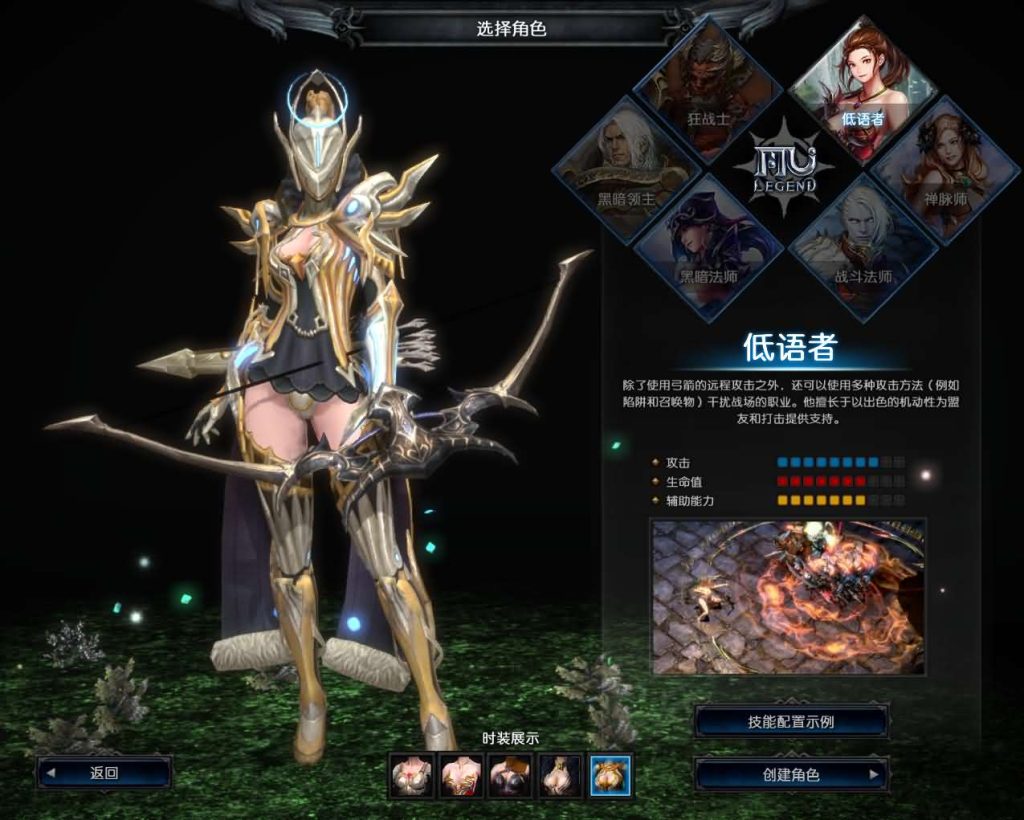Select the highlighted gold armor costume thumbnail
Image resolution: width=1024 pixels, height=820 pixels.
coord(609,775)
